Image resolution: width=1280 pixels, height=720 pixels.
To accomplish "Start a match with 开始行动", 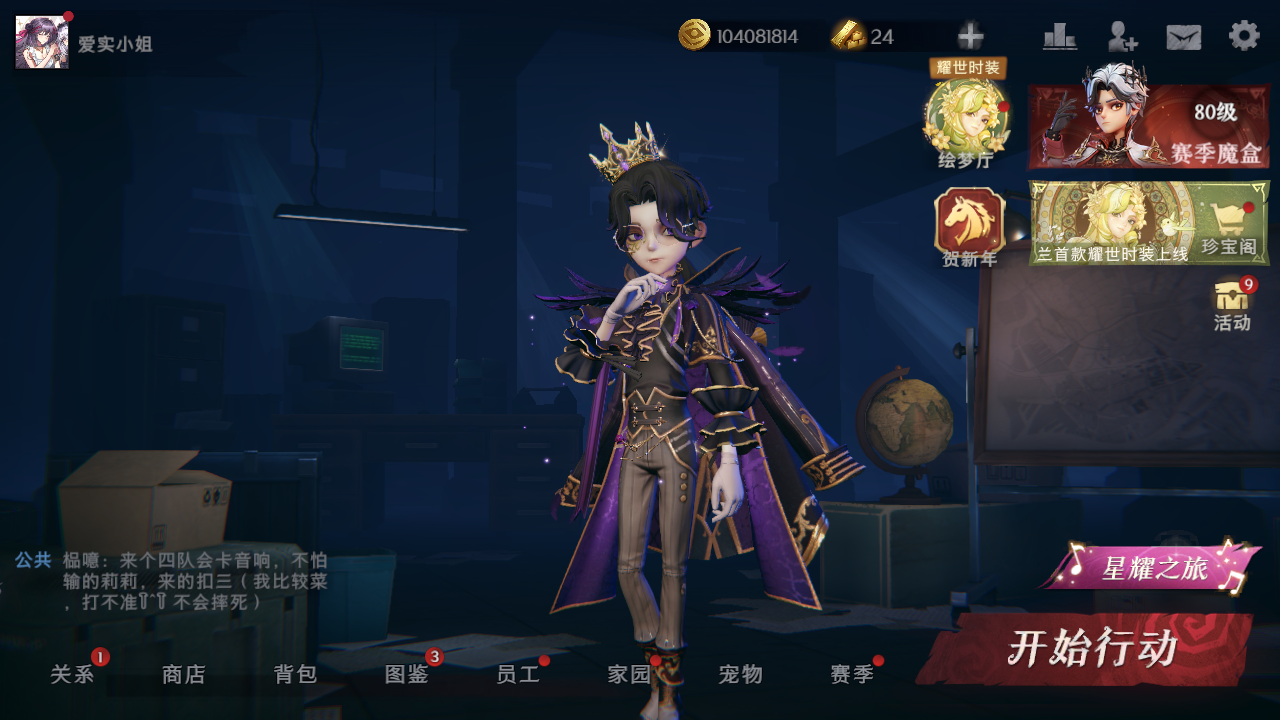I will (x=1090, y=649).
